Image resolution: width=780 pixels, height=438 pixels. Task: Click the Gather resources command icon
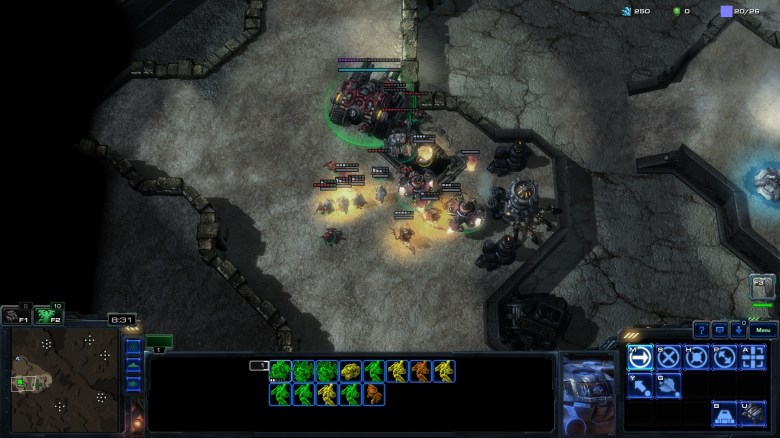(x=640, y=385)
